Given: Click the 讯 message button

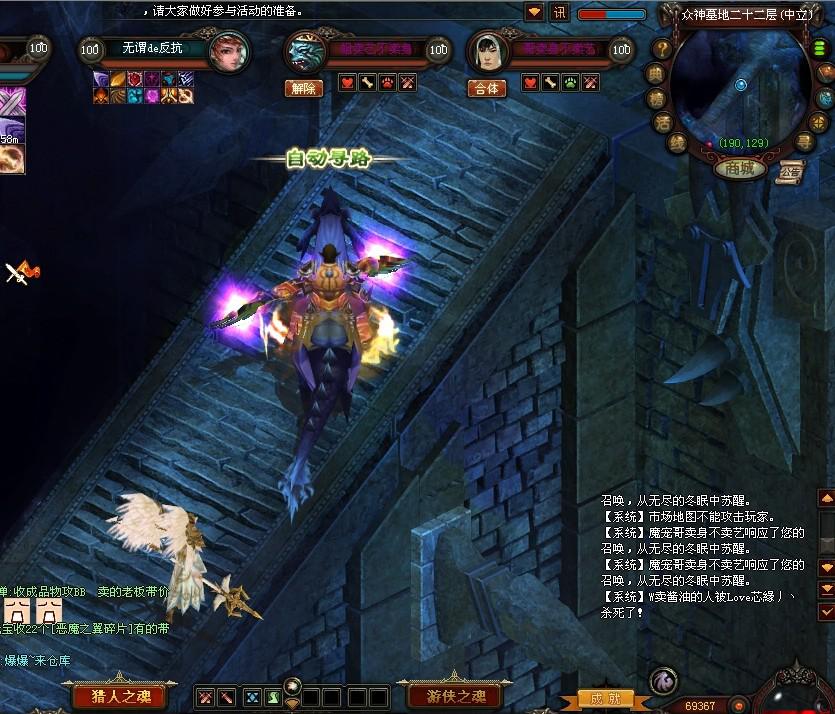Looking at the screenshot, I should click(x=560, y=13).
